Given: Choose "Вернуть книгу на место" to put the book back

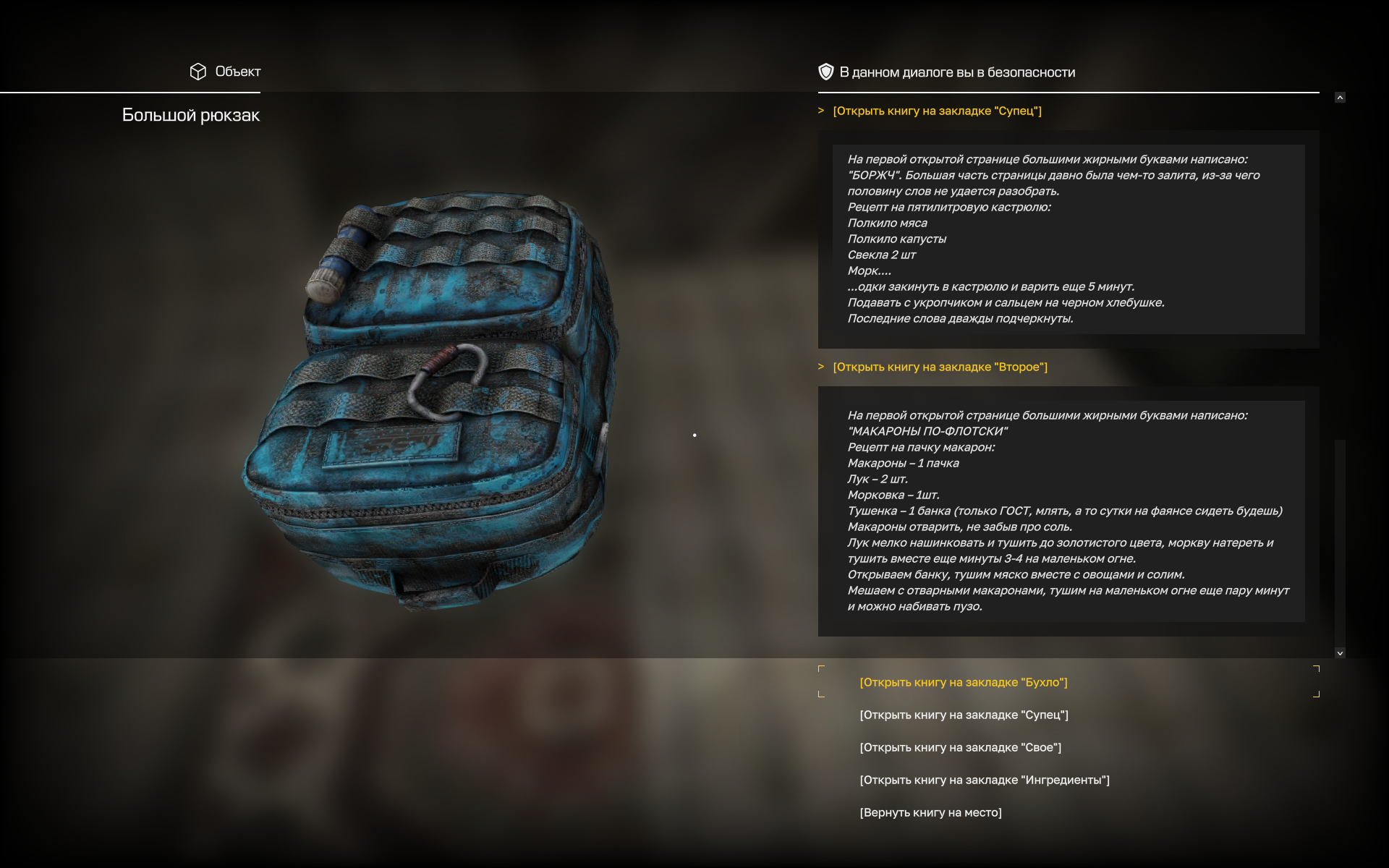Looking at the screenshot, I should [930, 812].
